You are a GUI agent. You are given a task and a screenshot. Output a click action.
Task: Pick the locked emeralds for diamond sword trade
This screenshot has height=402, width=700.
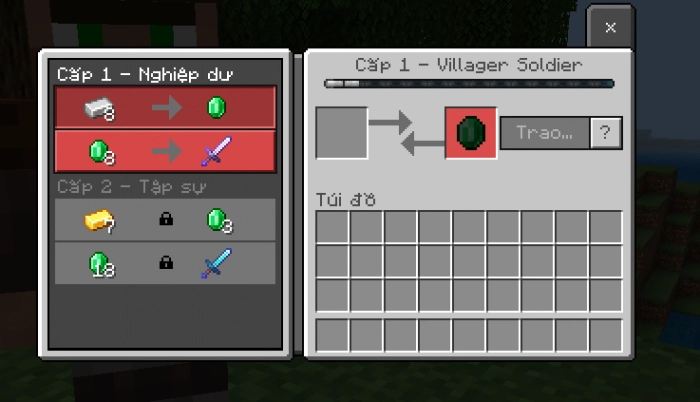165,263
